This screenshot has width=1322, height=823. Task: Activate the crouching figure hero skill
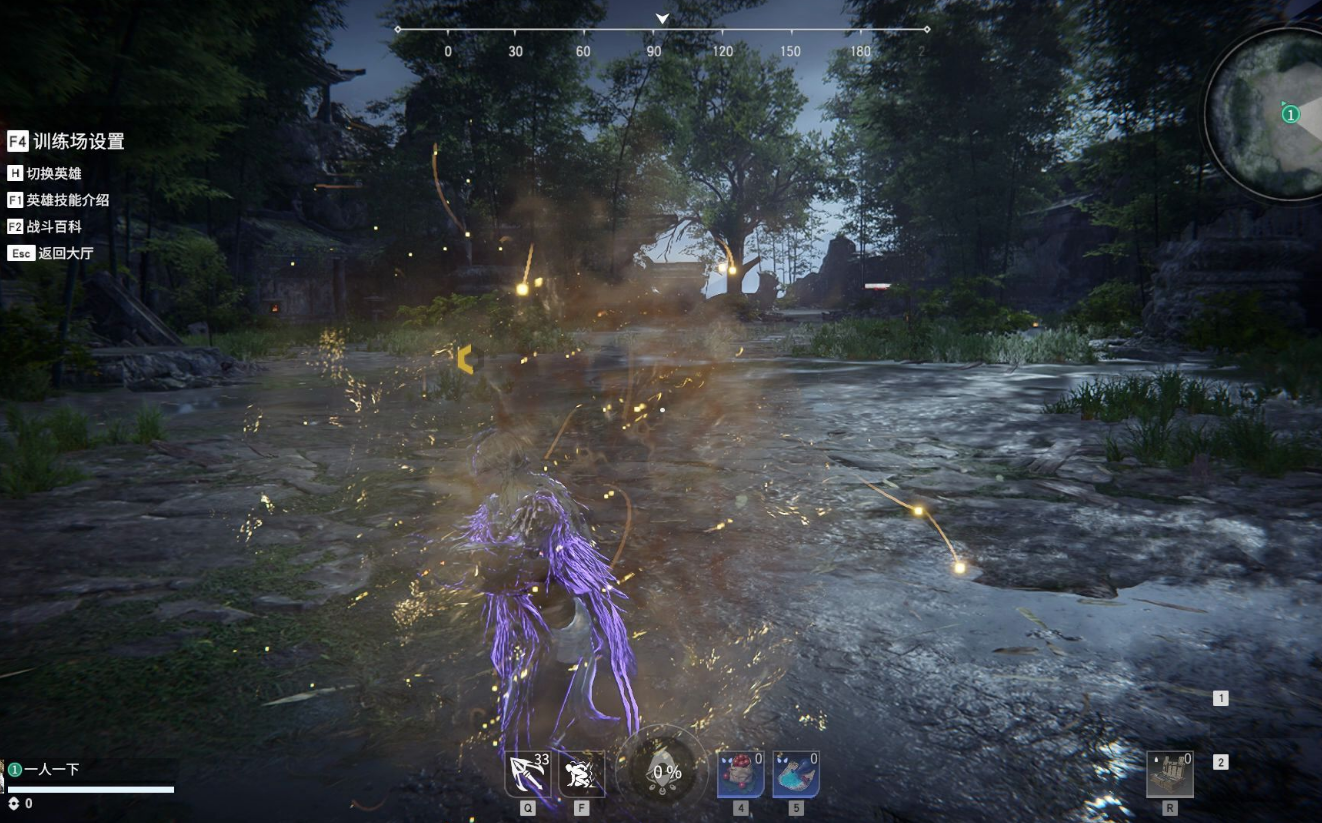coord(581,775)
